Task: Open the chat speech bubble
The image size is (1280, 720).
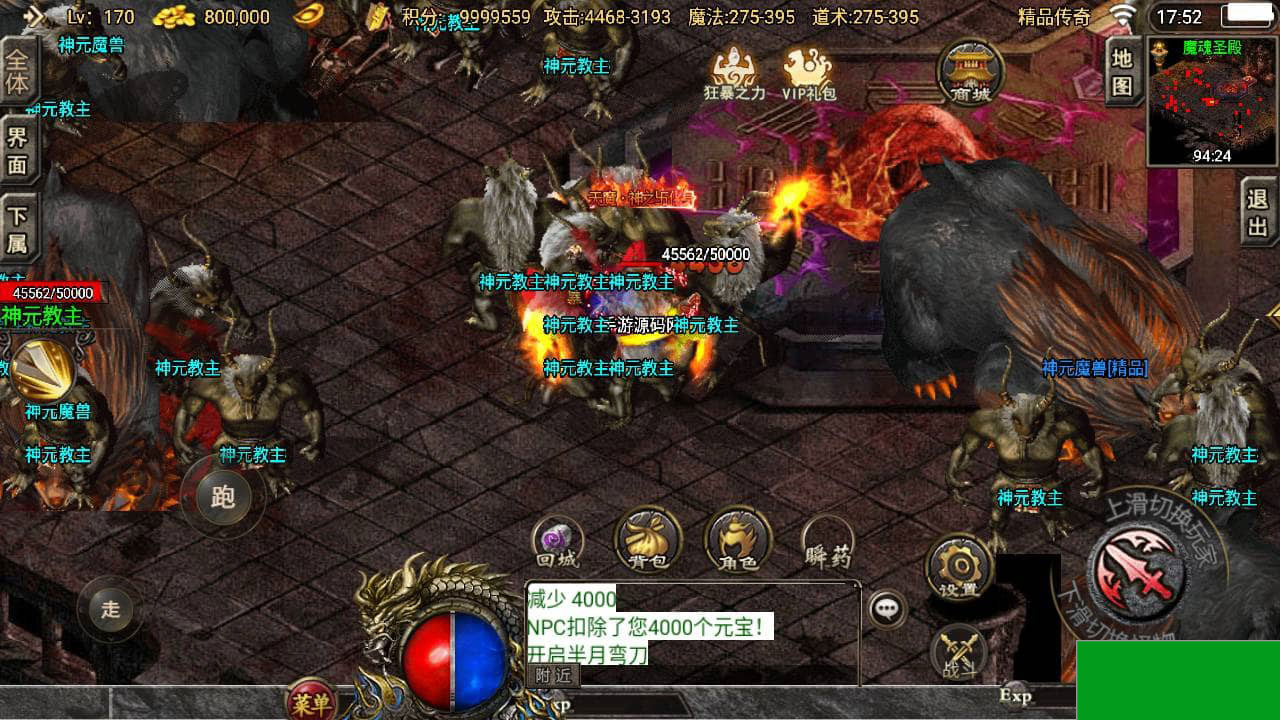Action: [x=886, y=608]
